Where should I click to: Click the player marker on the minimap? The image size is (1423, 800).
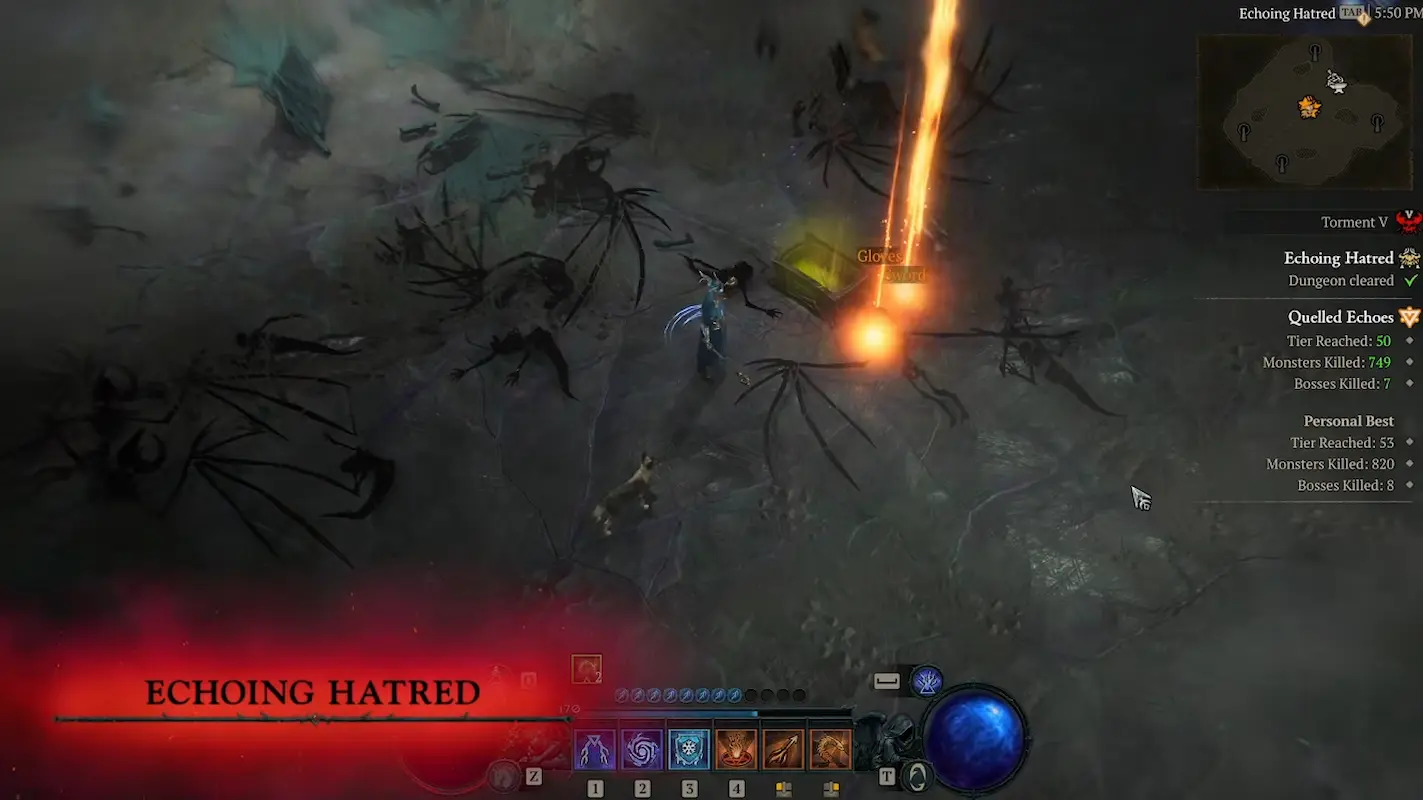[x=1308, y=105]
